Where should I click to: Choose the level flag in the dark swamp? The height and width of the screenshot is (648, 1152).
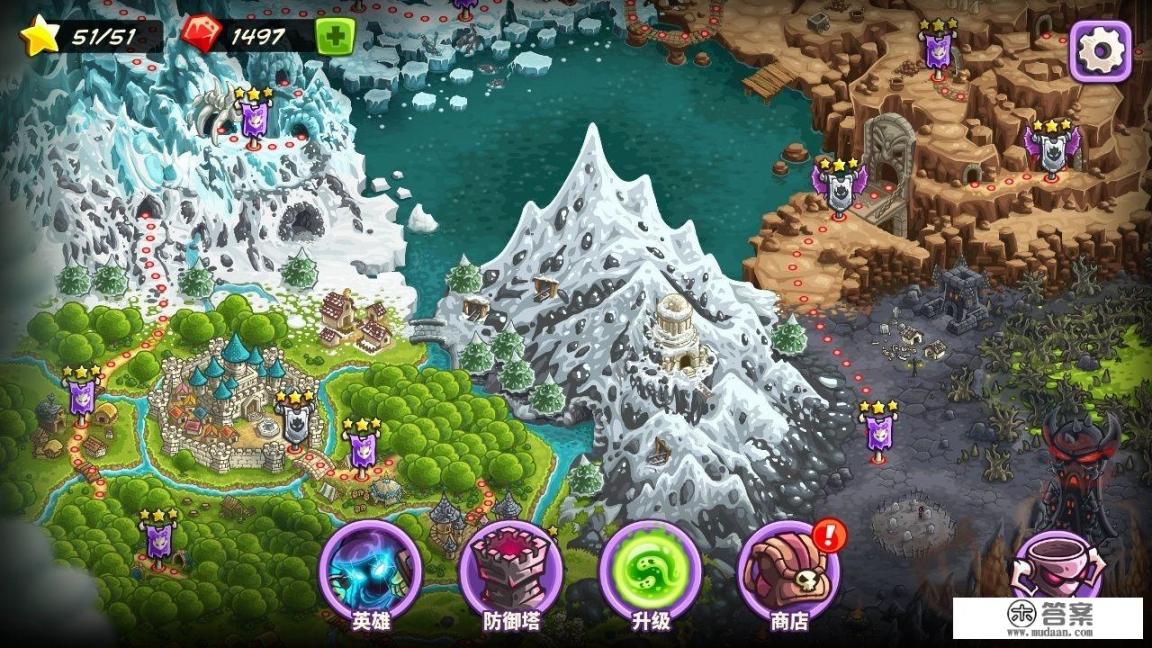point(878,432)
